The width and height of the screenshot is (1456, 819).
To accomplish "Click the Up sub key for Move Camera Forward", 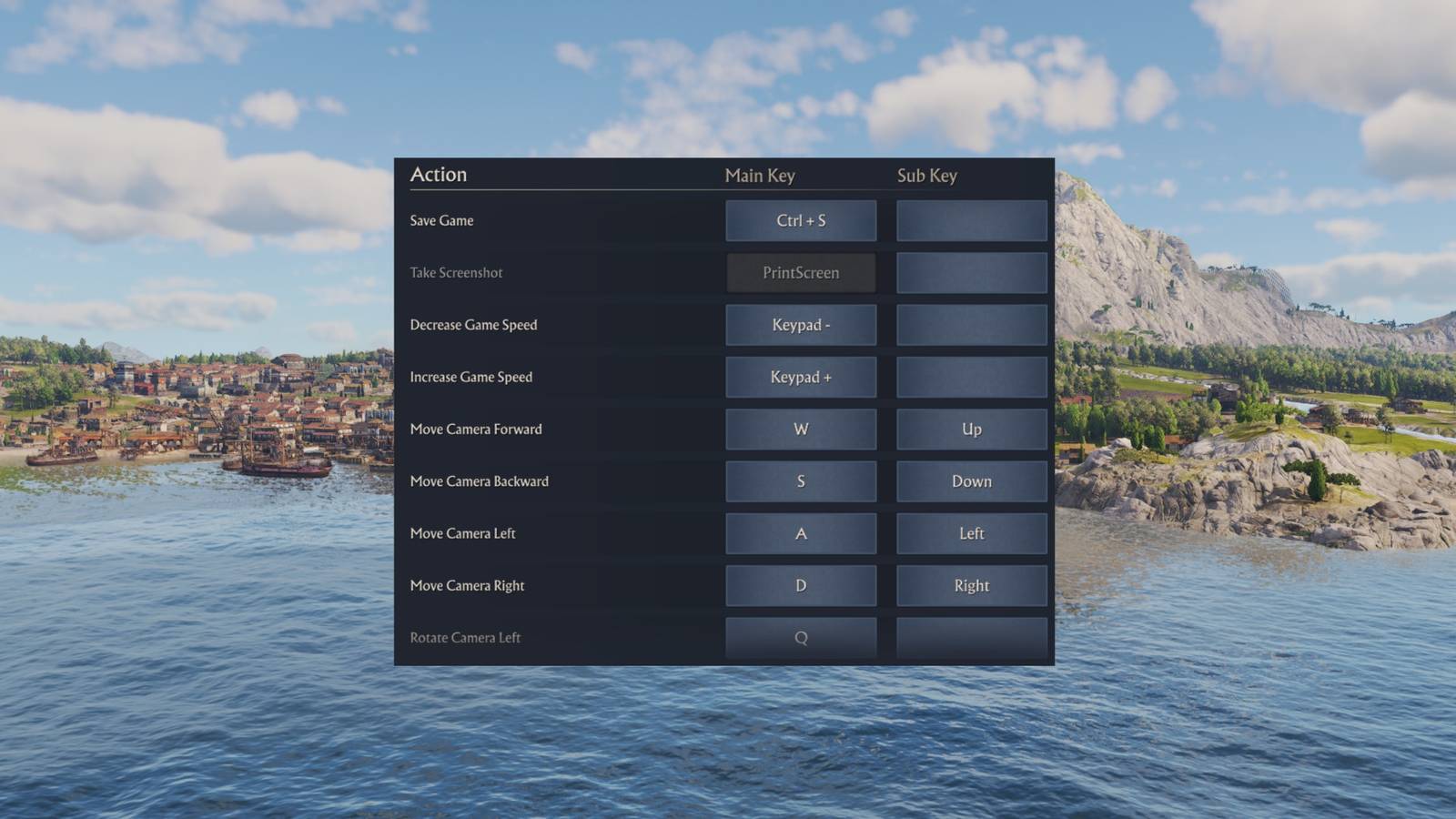I will pyautogui.click(x=971, y=429).
